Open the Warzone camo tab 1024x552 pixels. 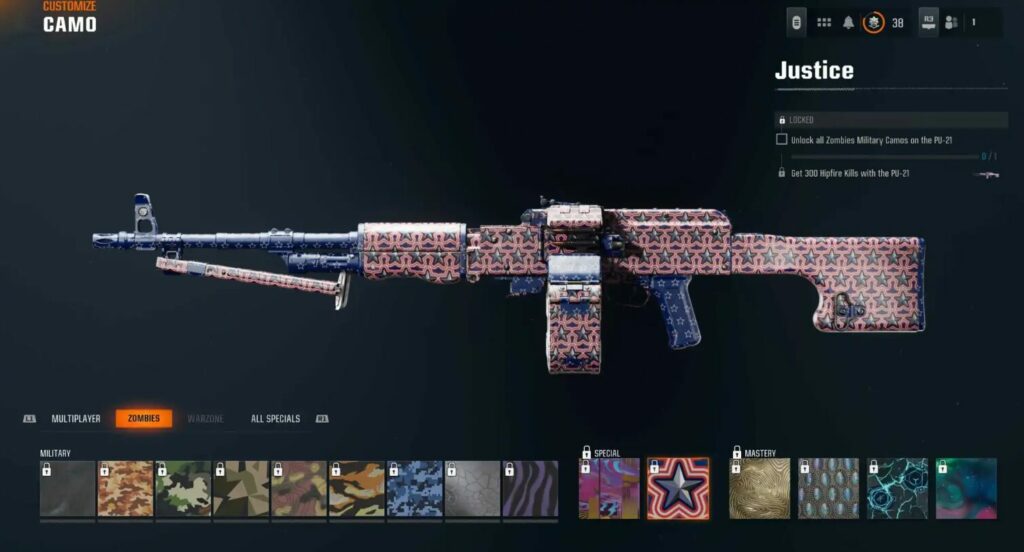click(205, 419)
